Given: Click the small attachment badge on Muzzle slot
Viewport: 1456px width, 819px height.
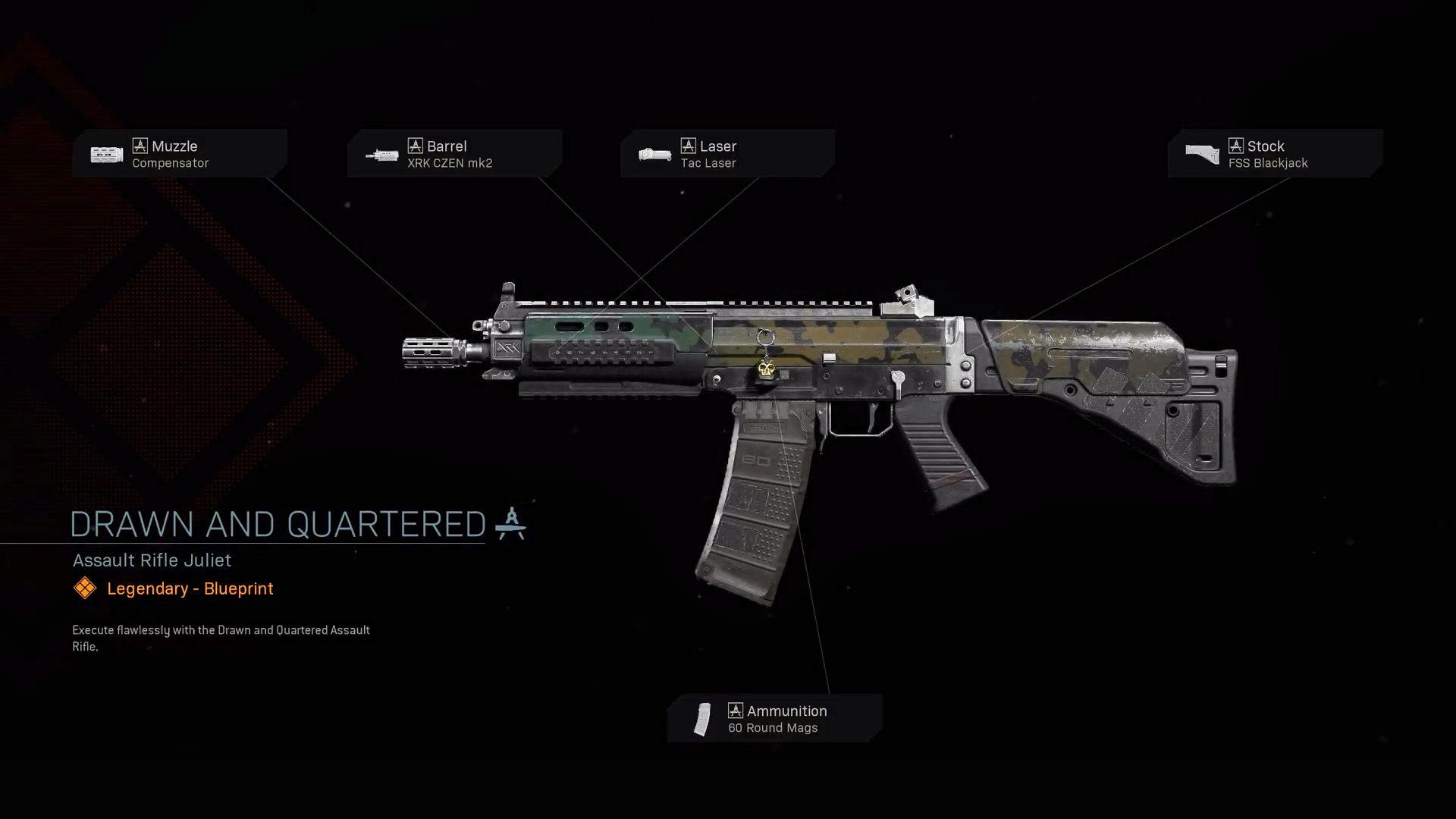Looking at the screenshot, I should pos(140,146).
